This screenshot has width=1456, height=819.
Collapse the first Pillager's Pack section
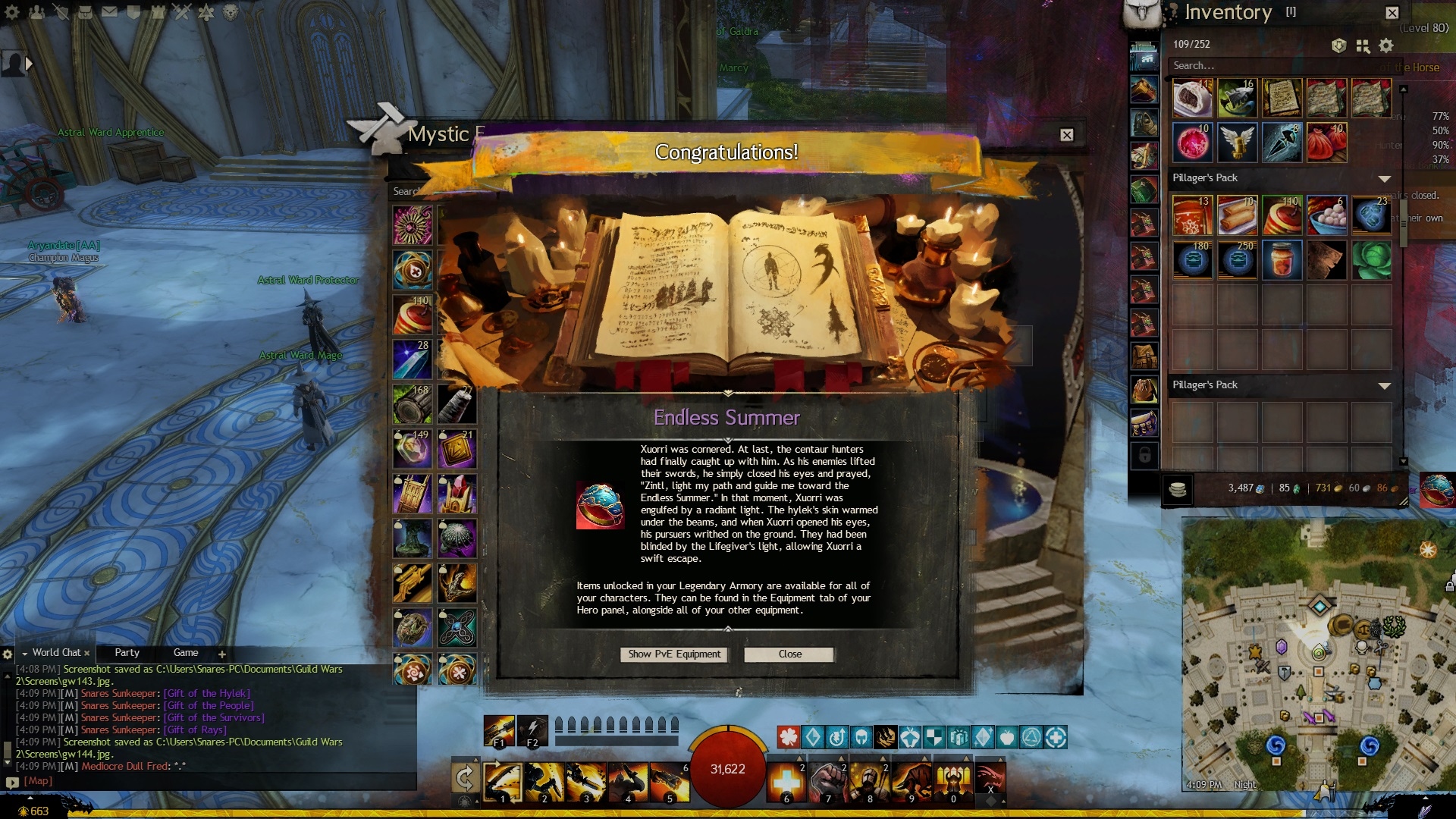(x=1384, y=179)
